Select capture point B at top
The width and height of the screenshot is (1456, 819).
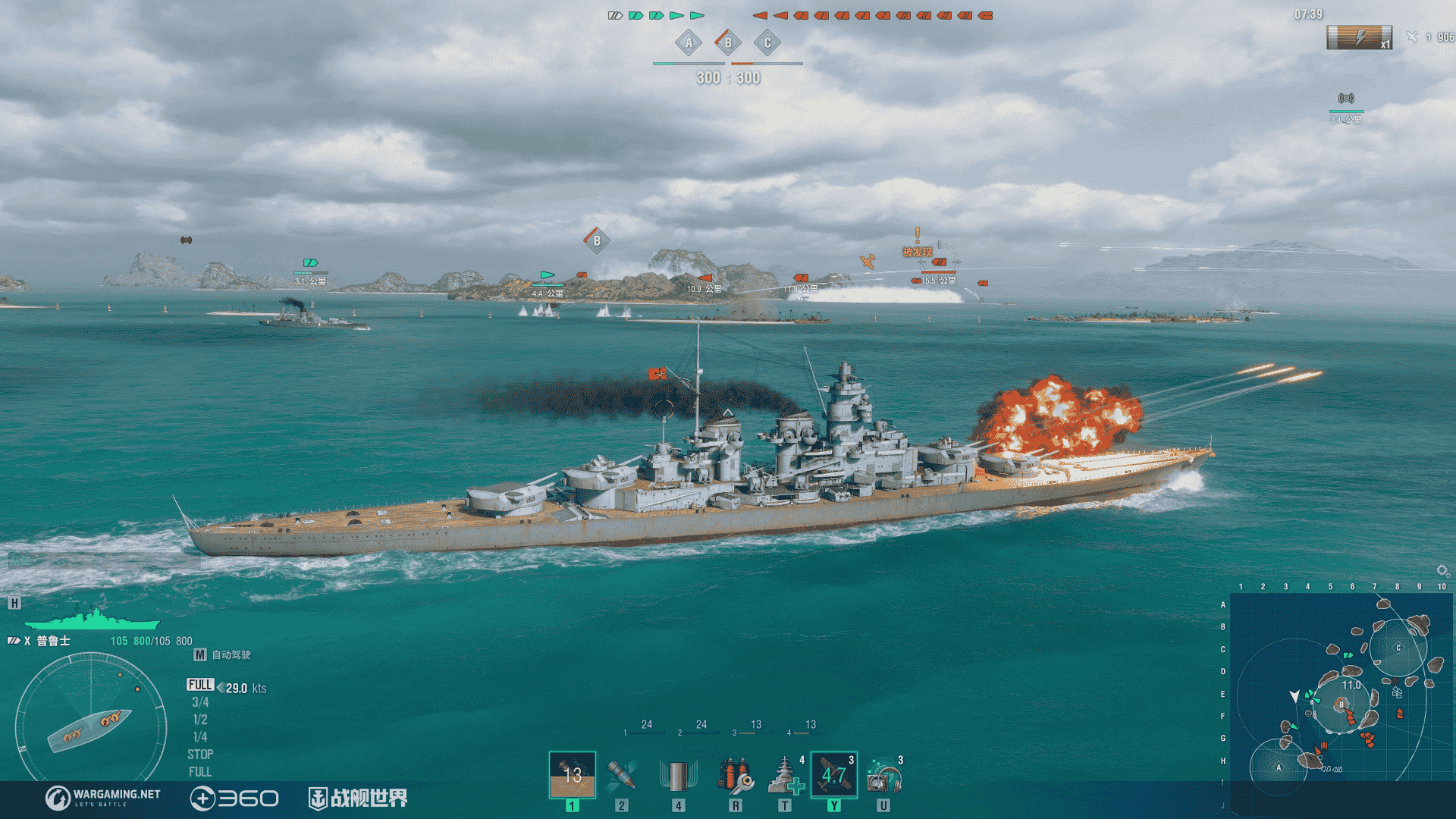pyautogui.click(x=729, y=43)
